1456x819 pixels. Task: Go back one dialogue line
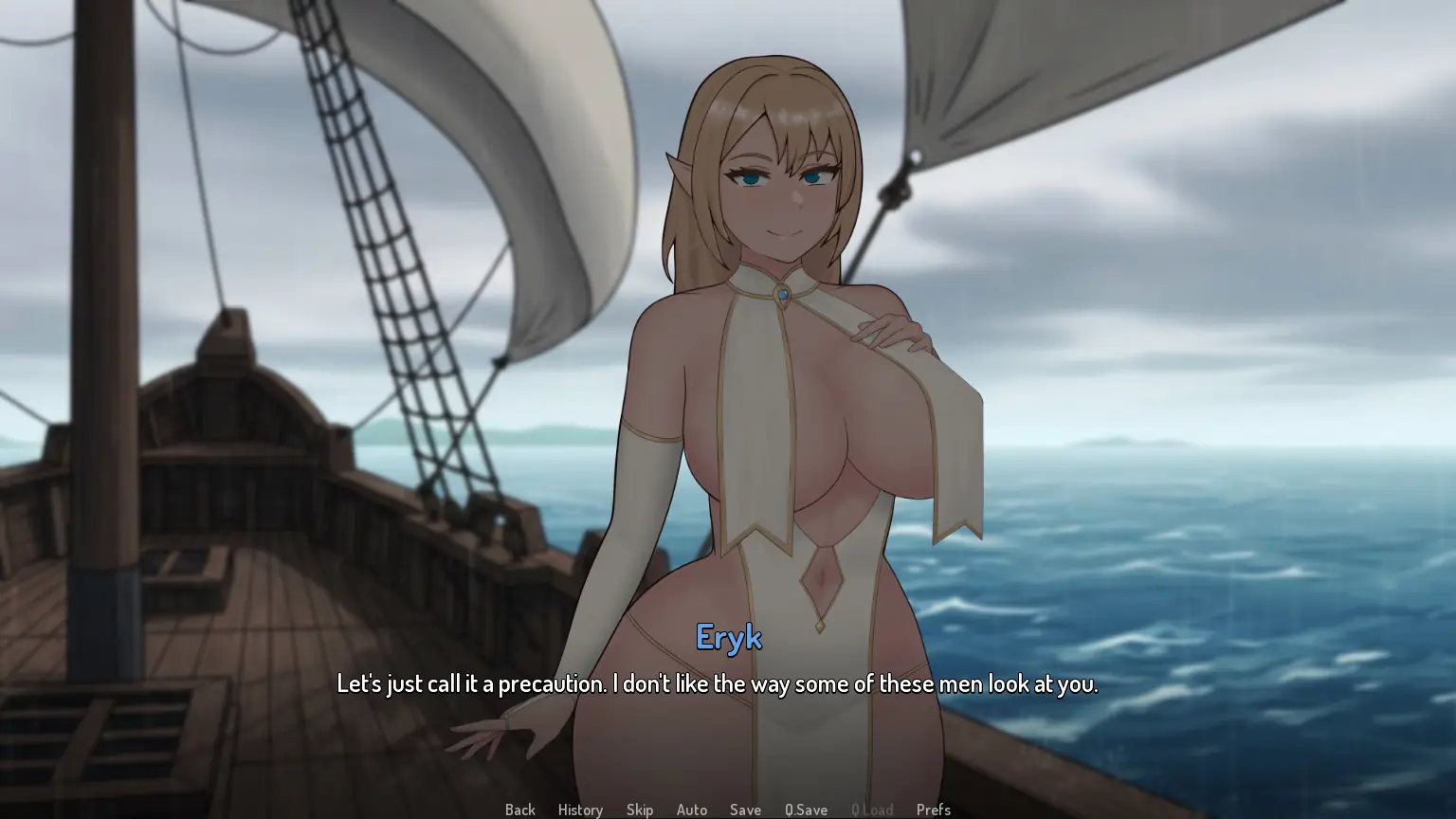coord(519,810)
